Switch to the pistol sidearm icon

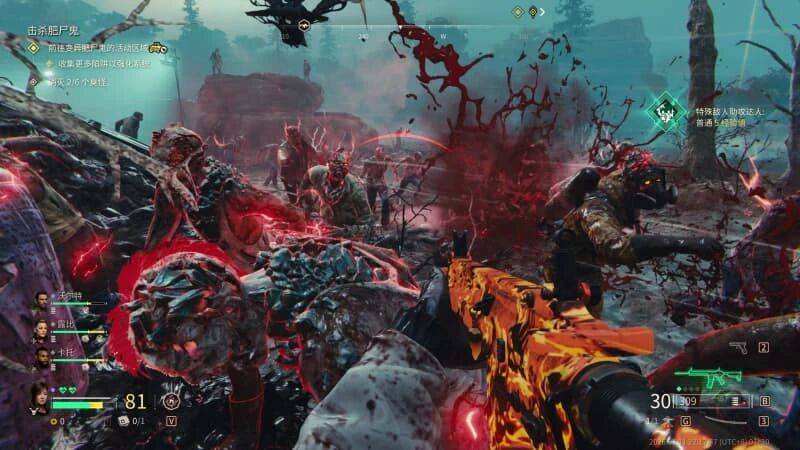739,348
